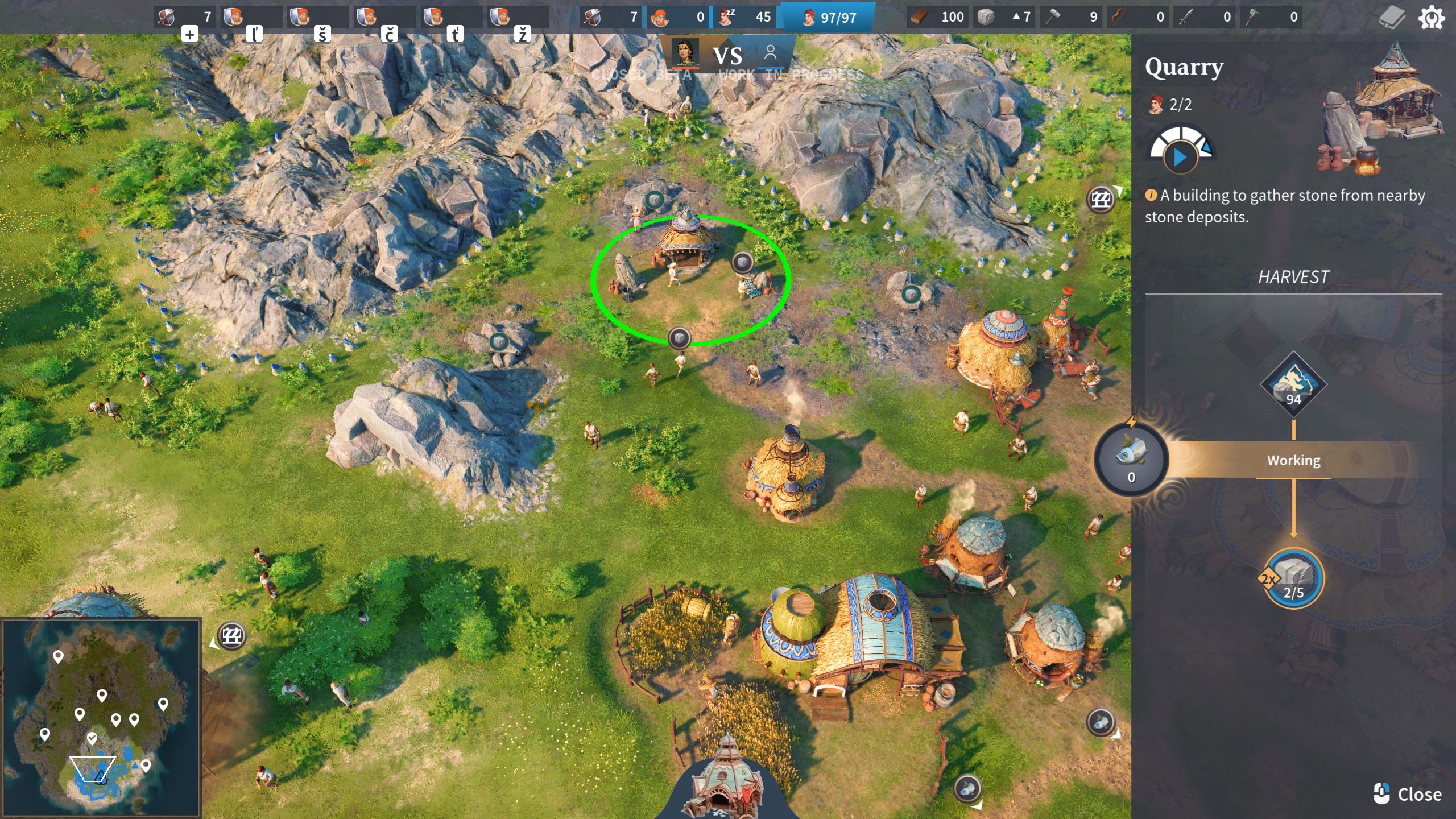
Task: Open the book codex icon
Action: (1392, 18)
